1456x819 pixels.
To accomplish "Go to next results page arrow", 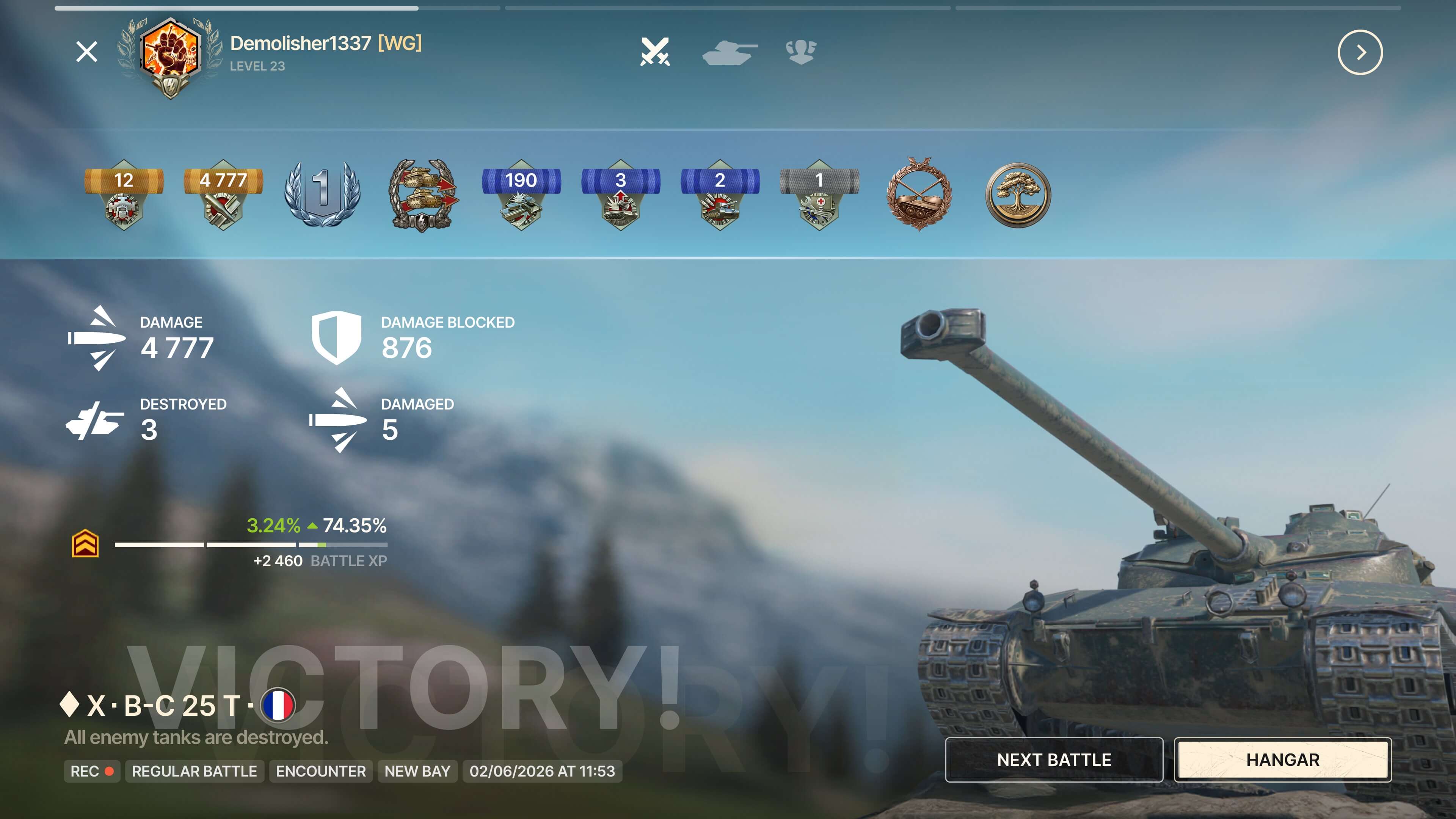I will [1360, 53].
